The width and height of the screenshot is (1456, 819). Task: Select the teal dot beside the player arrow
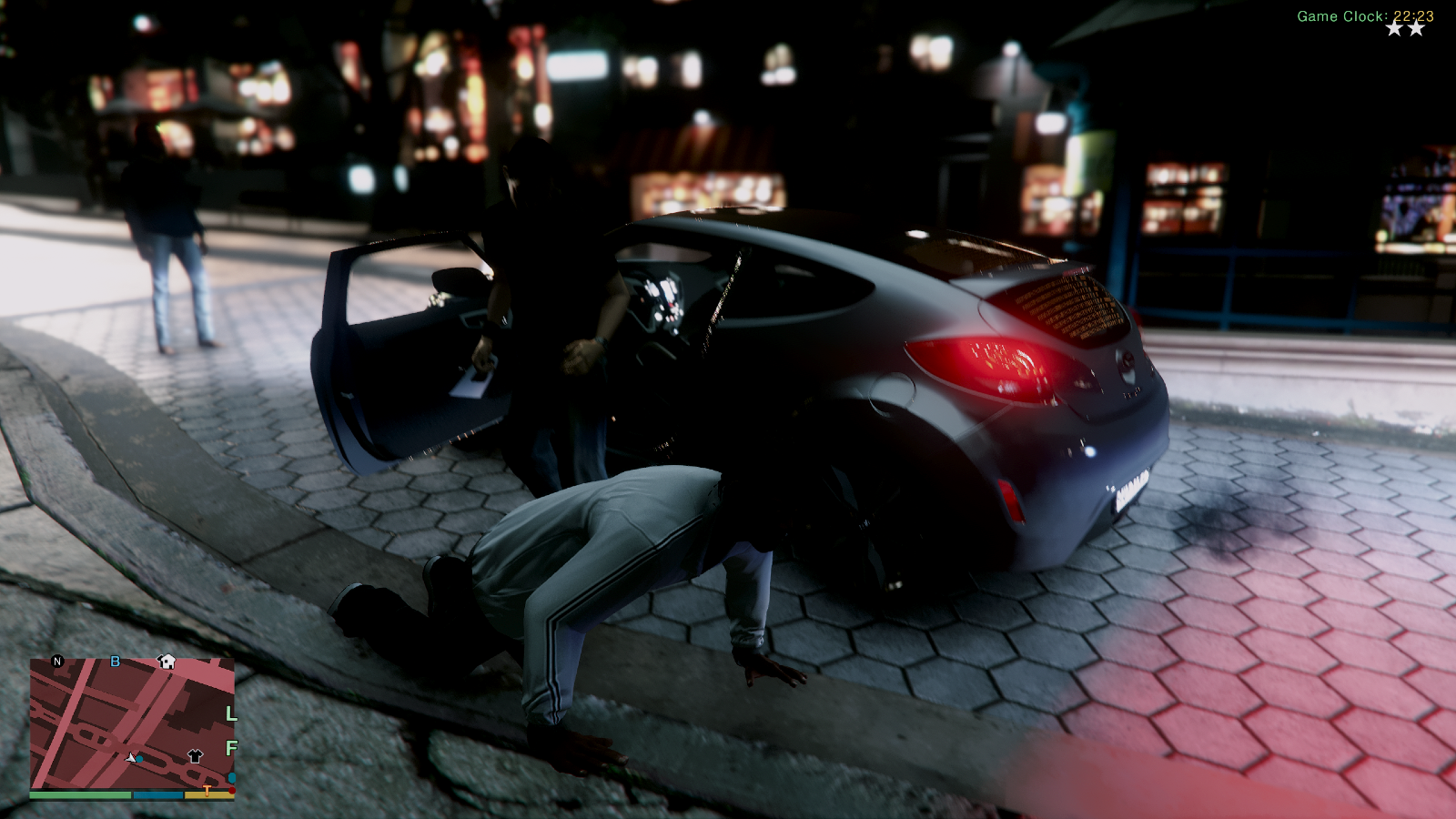click(x=139, y=759)
